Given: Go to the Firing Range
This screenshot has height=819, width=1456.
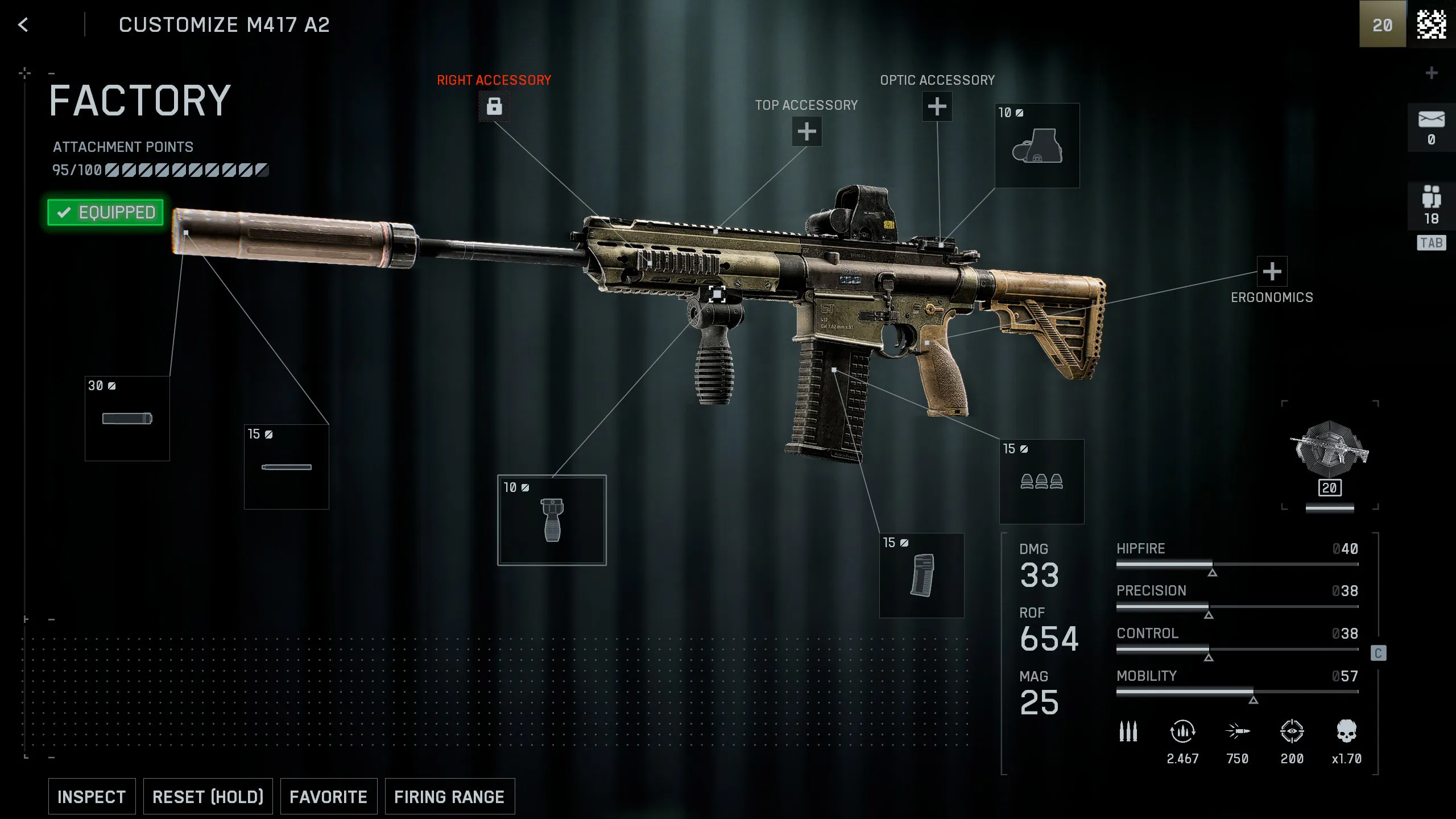Looking at the screenshot, I should pyautogui.click(x=449, y=796).
